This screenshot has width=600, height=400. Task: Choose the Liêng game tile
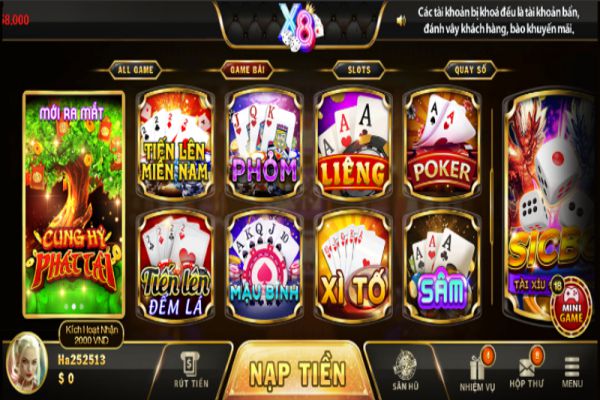(x=354, y=144)
